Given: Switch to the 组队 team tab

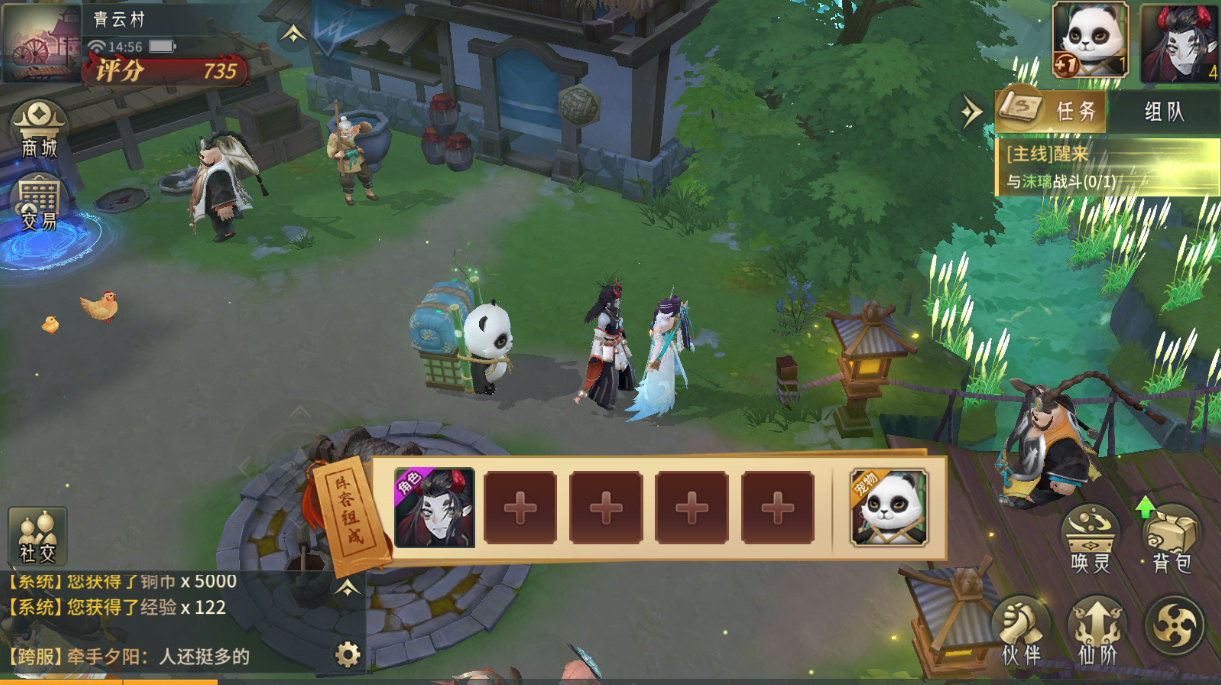Looking at the screenshot, I should (x=1163, y=111).
